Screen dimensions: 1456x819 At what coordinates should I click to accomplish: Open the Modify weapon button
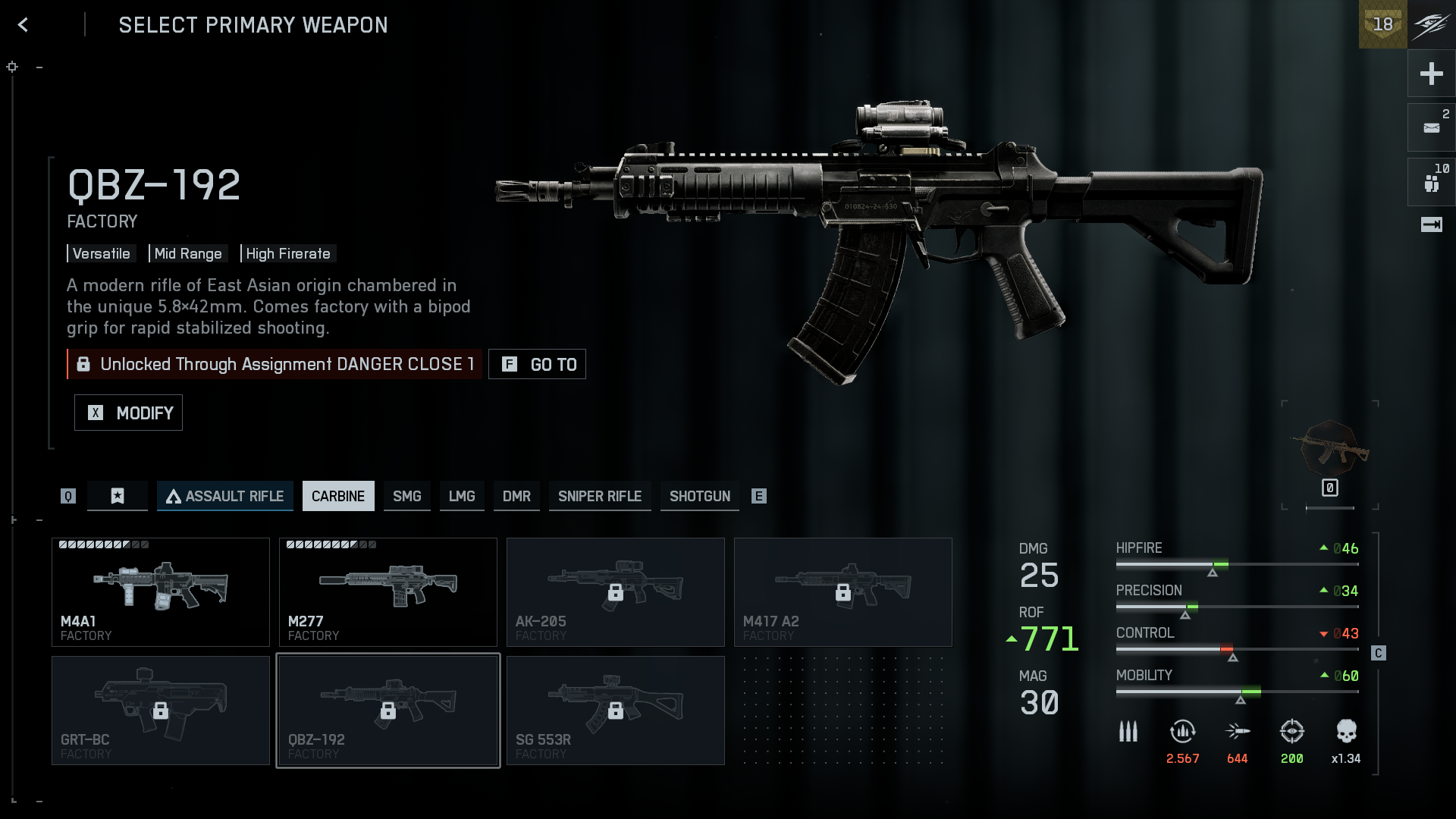128,413
